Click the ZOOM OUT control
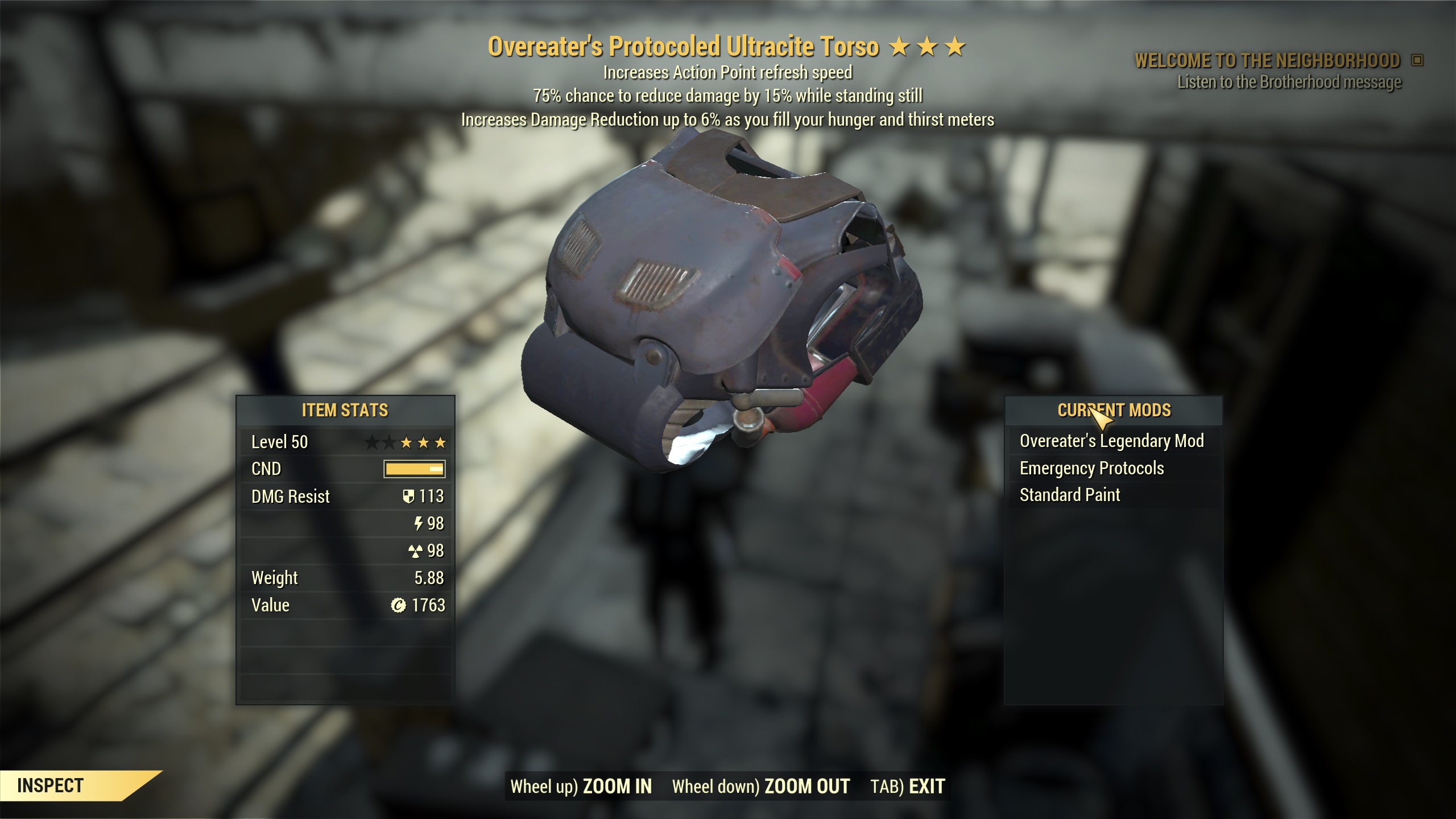Viewport: 1456px width, 819px height. (761, 786)
